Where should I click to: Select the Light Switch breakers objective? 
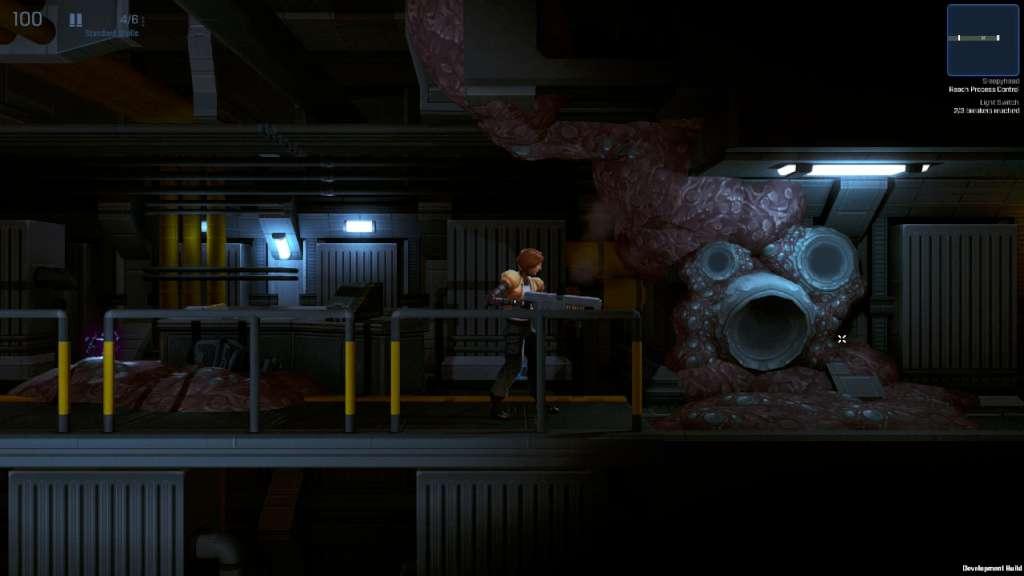click(984, 107)
